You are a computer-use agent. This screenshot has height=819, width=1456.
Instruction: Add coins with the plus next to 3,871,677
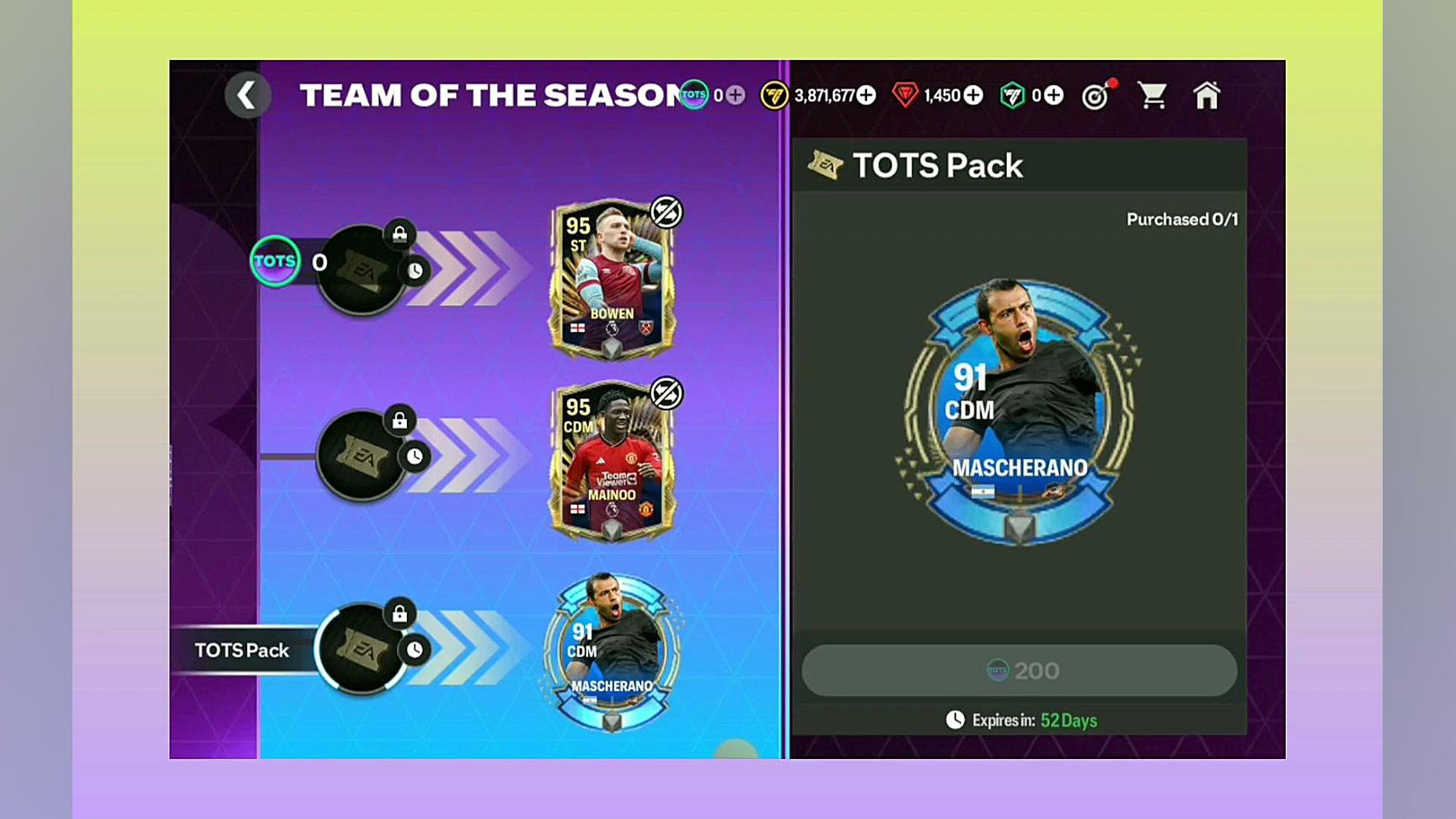click(864, 95)
